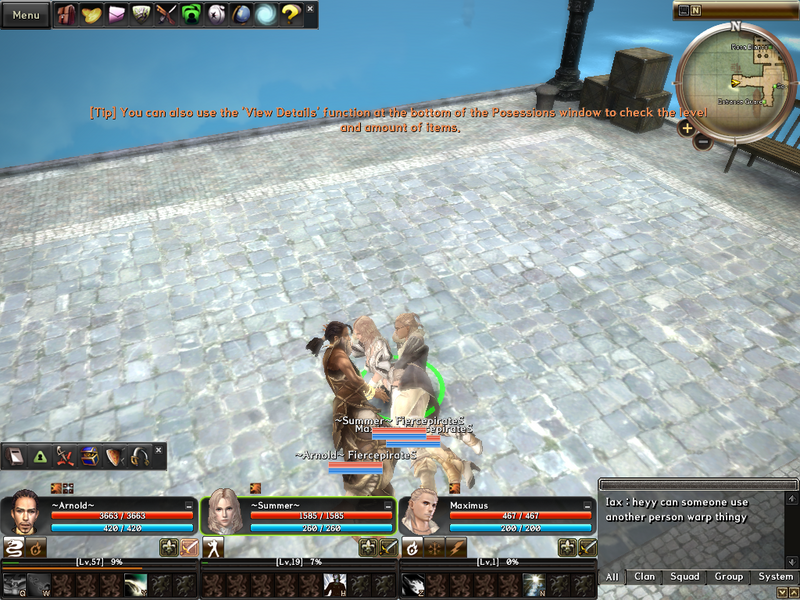Show the All chat tab

[x=612, y=577]
